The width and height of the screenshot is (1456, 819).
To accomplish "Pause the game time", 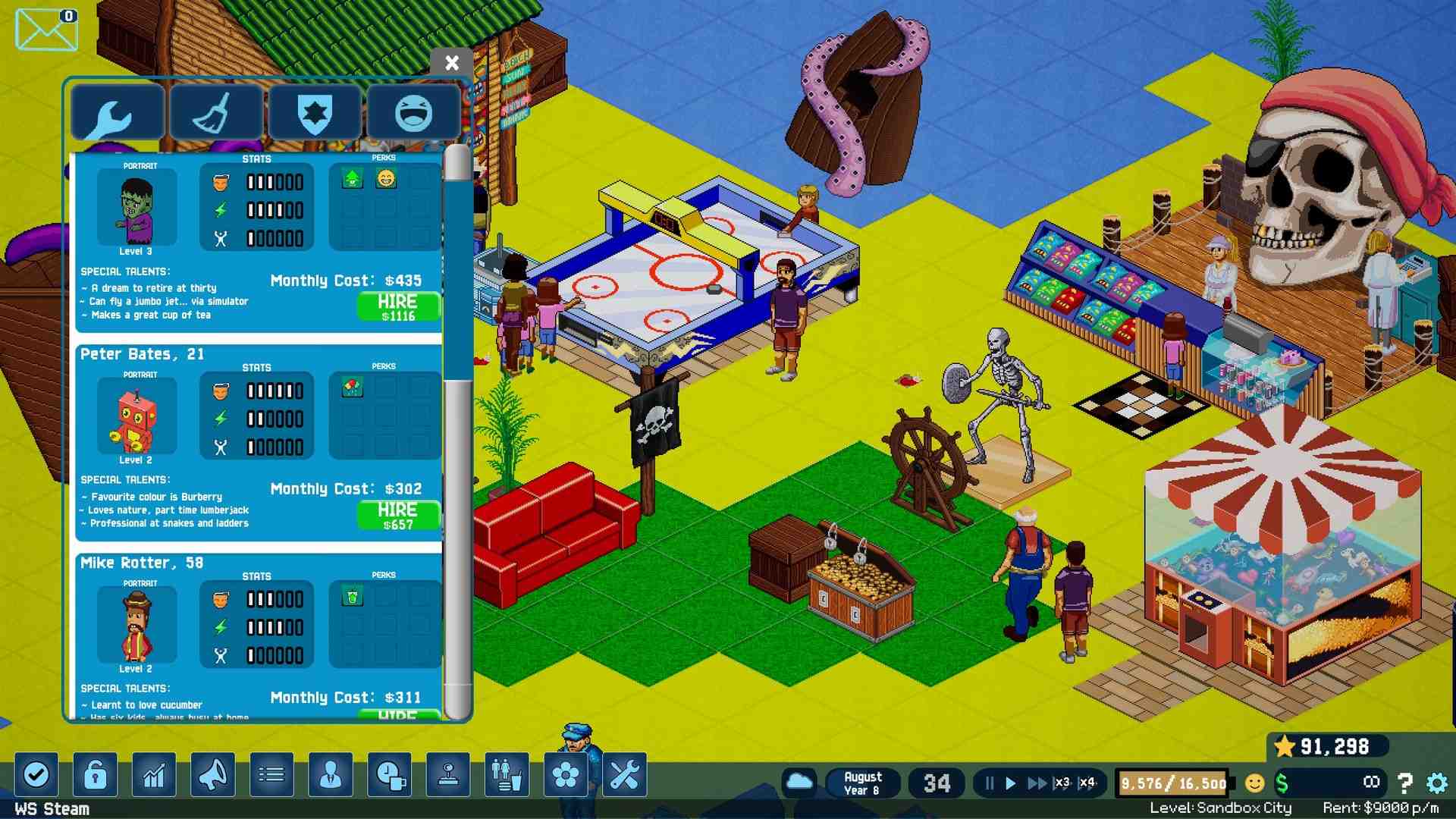I will click(x=989, y=783).
